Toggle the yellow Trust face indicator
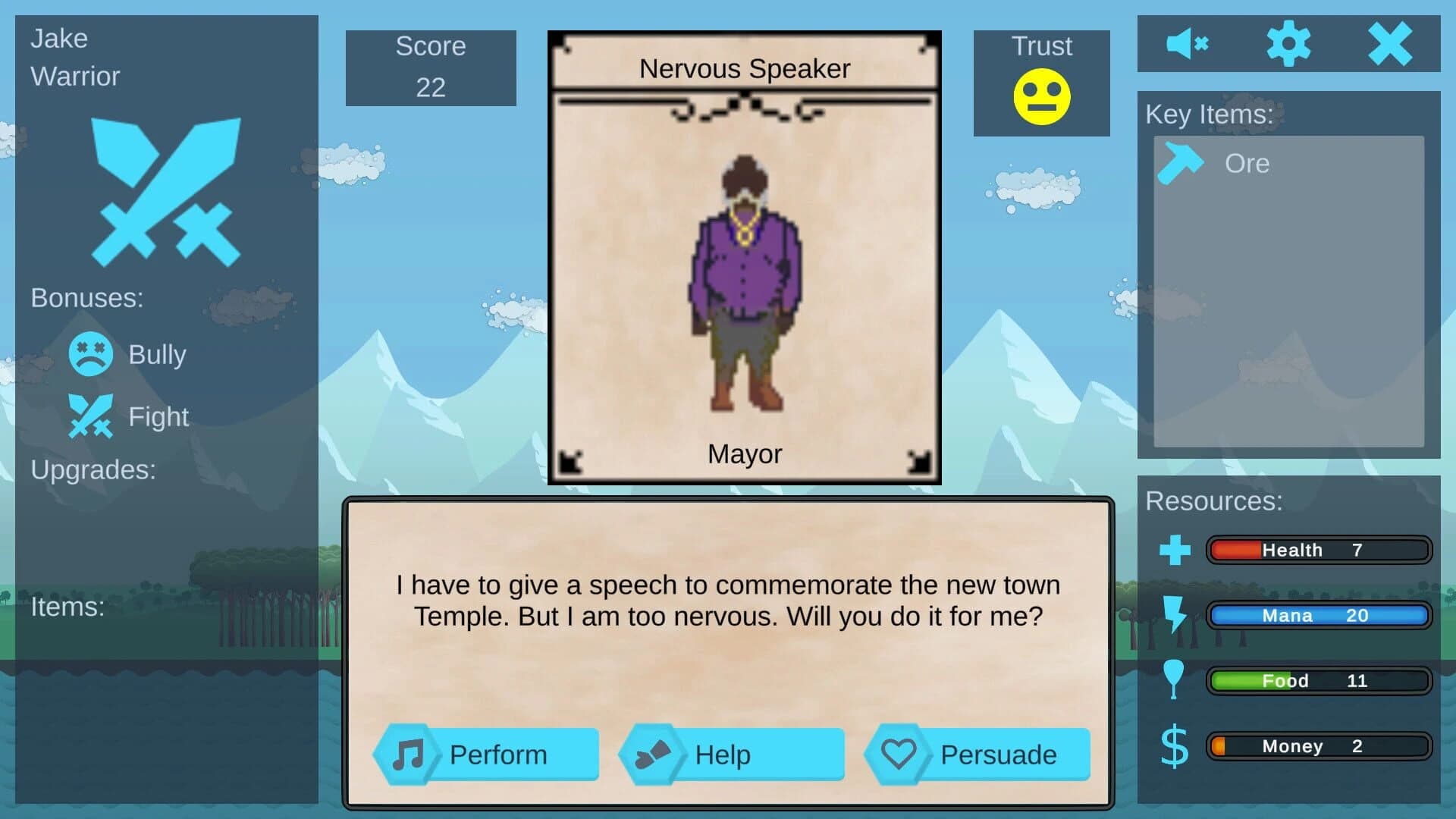The width and height of the screenshot is (1456, 819). click(x=1042, y=98)
